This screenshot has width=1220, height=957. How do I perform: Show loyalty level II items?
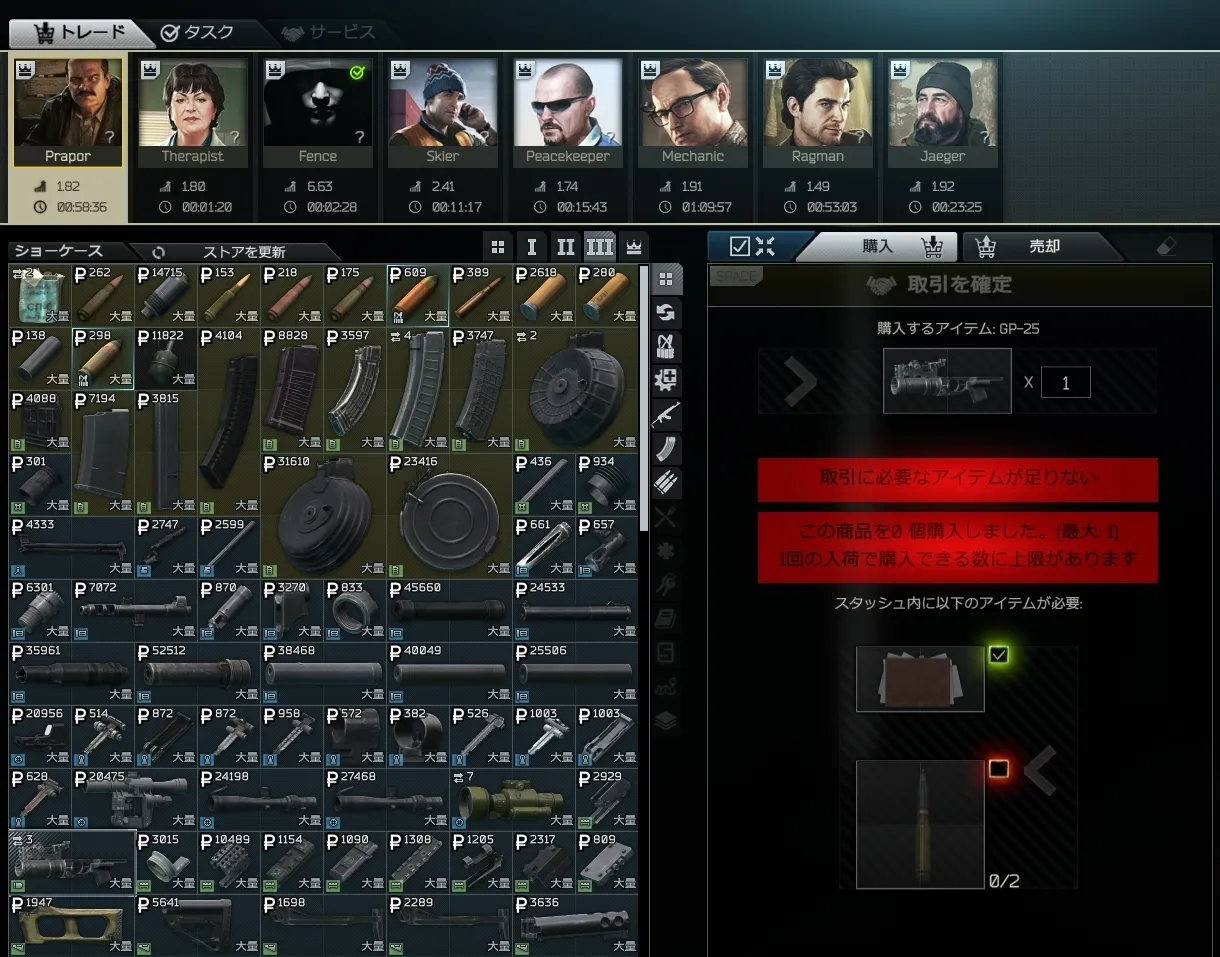tap(565, 247)
